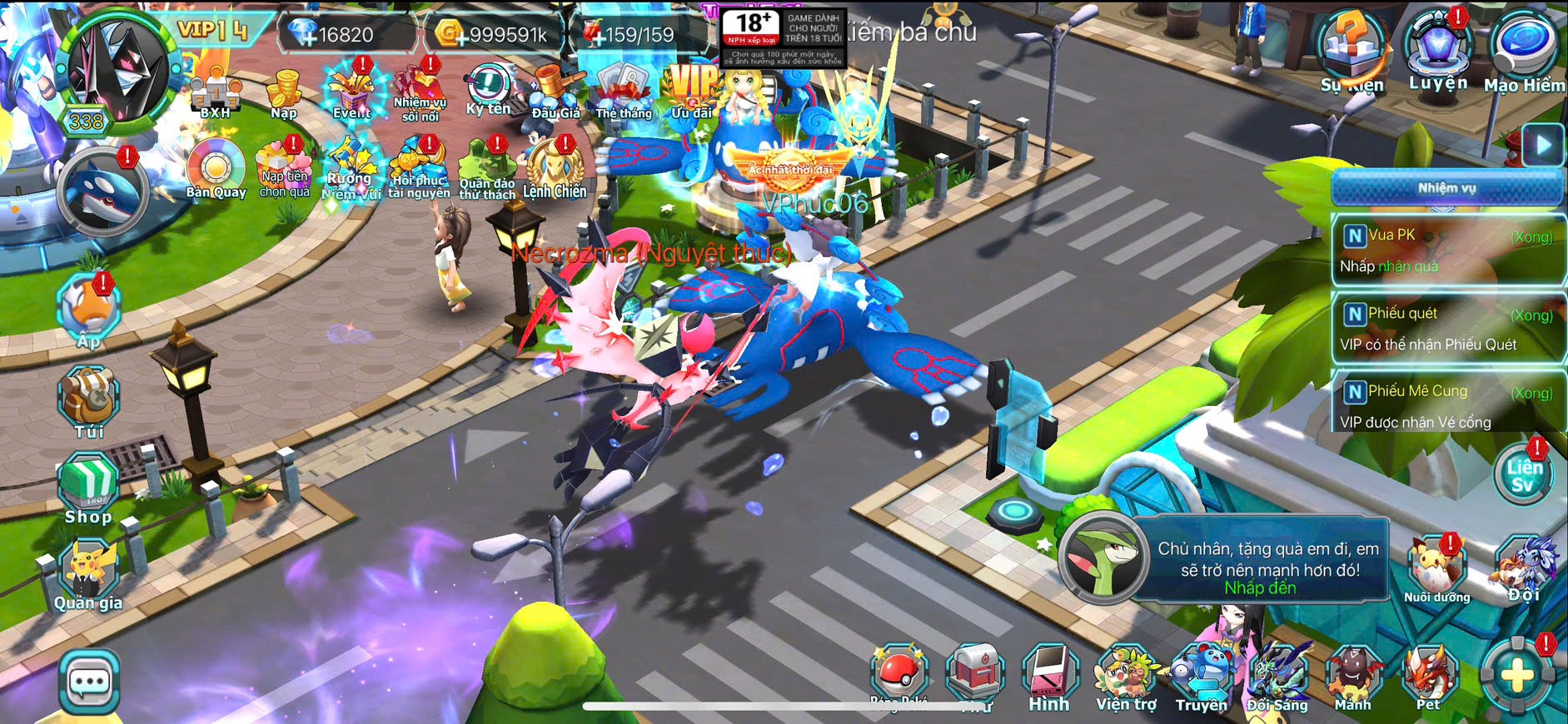
Task: Open the Pet menu icon
Action: pyautogui.click(x=1429, y=678)
